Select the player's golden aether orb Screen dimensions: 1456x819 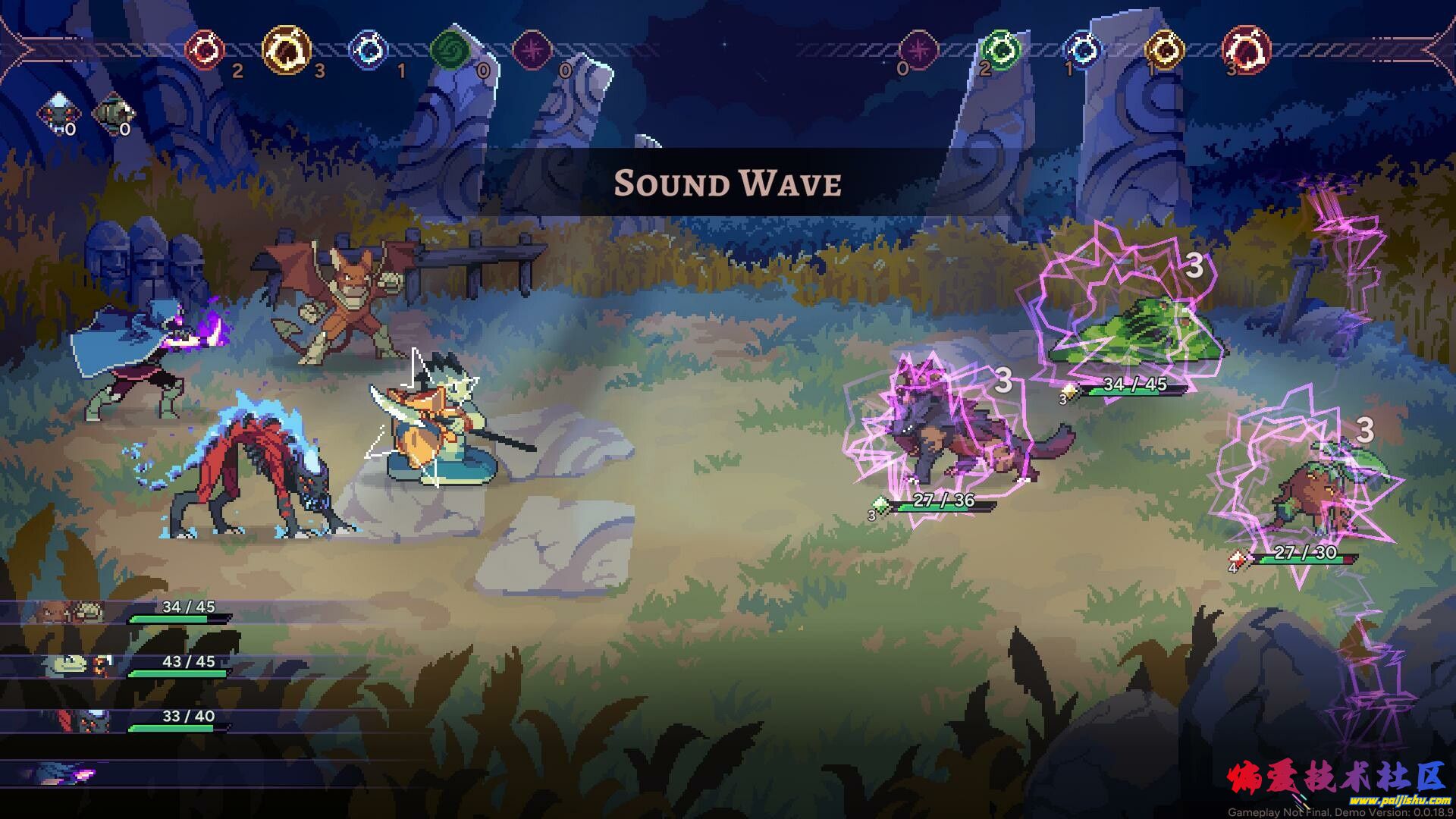[287, 50]
